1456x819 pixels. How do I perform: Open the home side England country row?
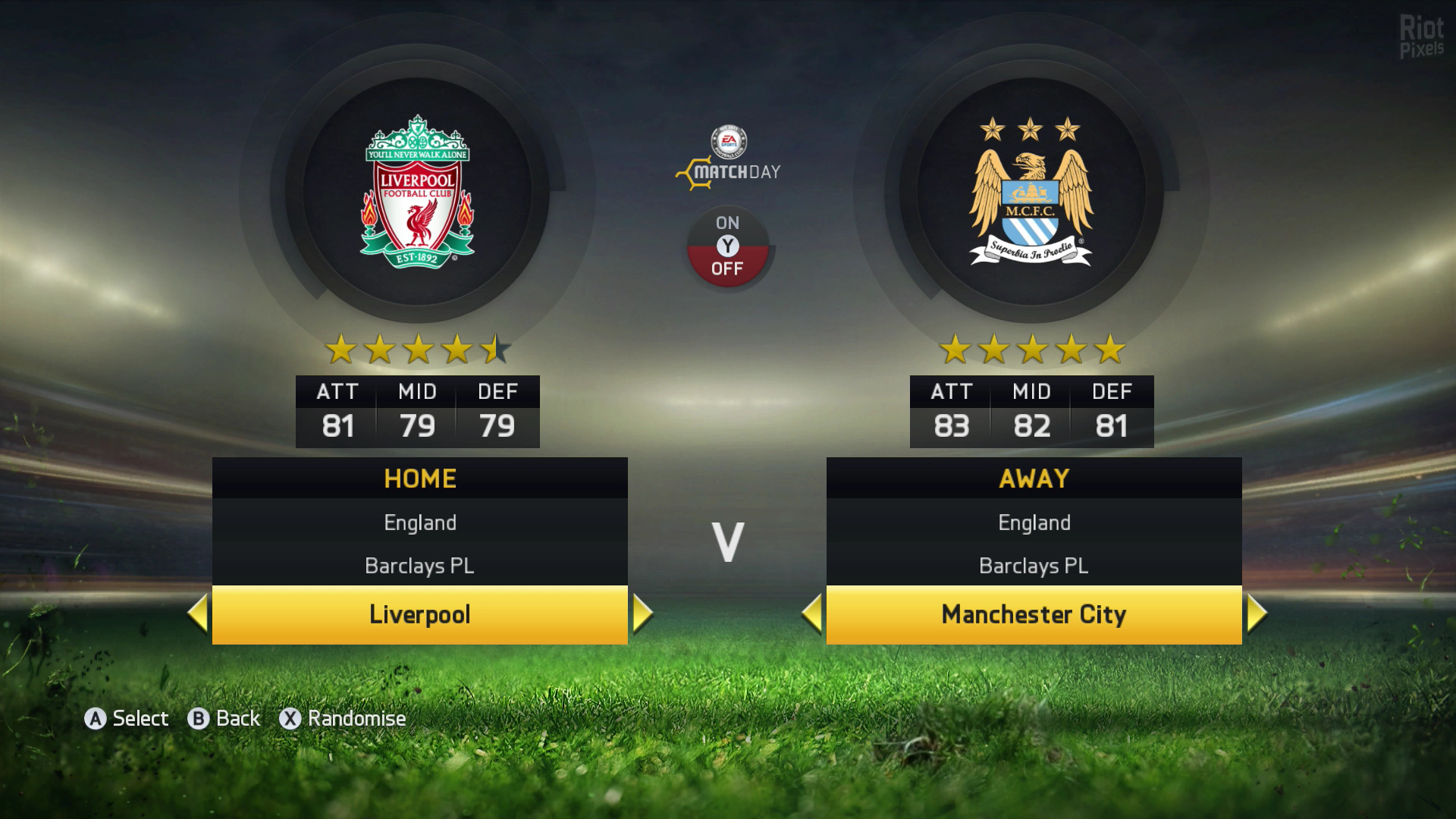pos(419,522)
